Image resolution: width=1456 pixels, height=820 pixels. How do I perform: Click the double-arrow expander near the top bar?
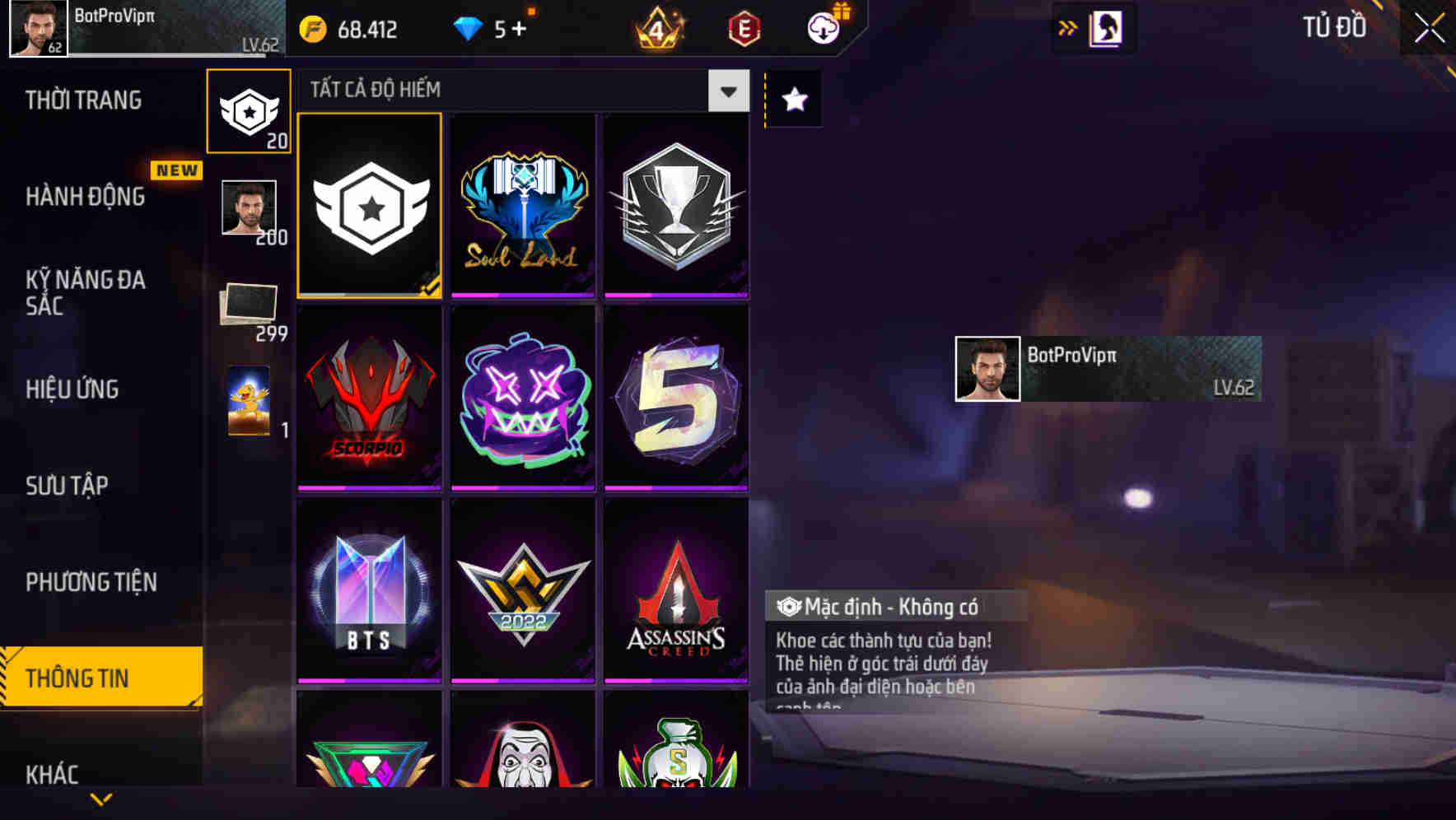coord(1068,27)
